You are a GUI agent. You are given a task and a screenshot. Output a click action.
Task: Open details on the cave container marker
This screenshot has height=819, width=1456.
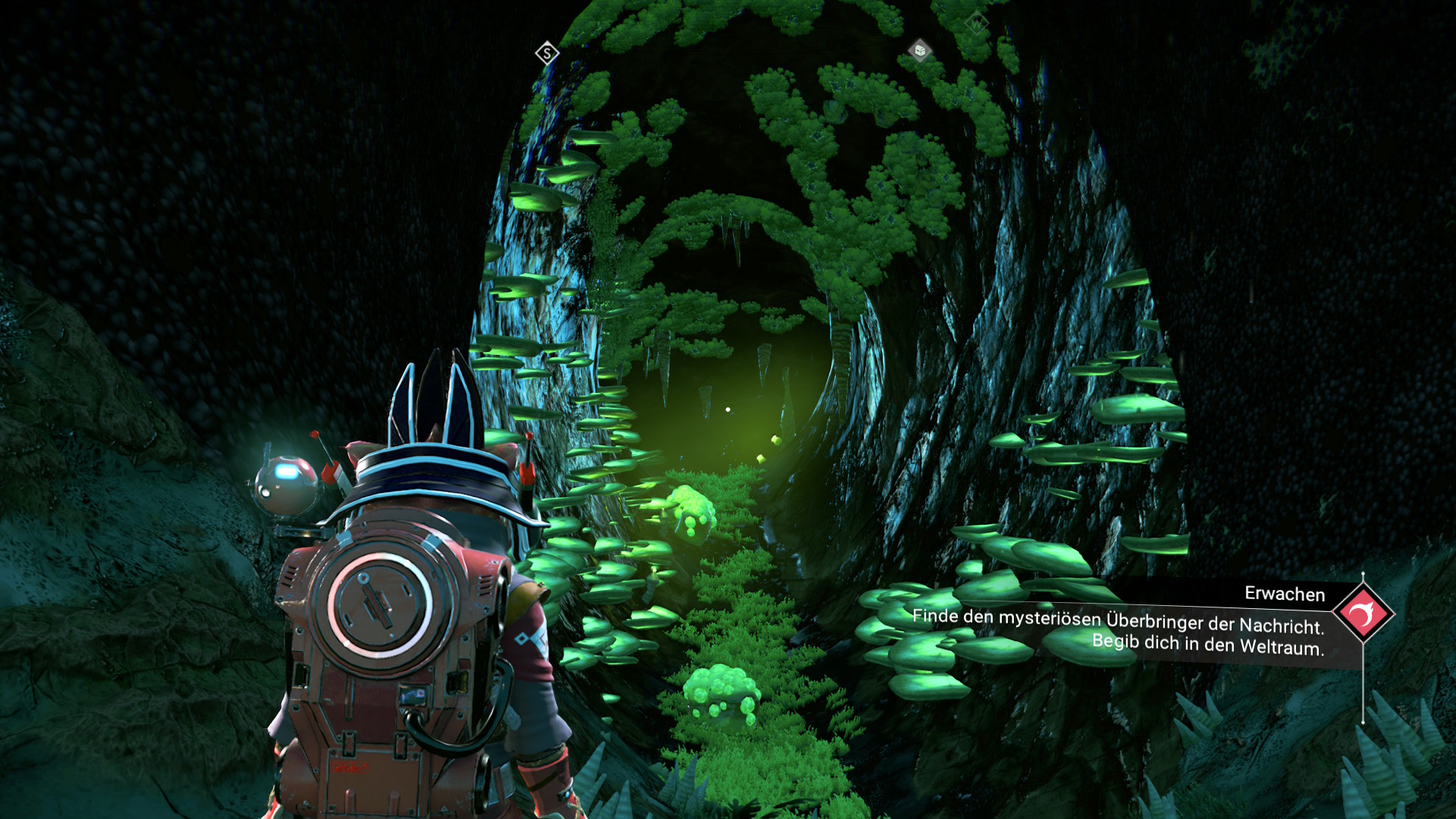point(920,50)
